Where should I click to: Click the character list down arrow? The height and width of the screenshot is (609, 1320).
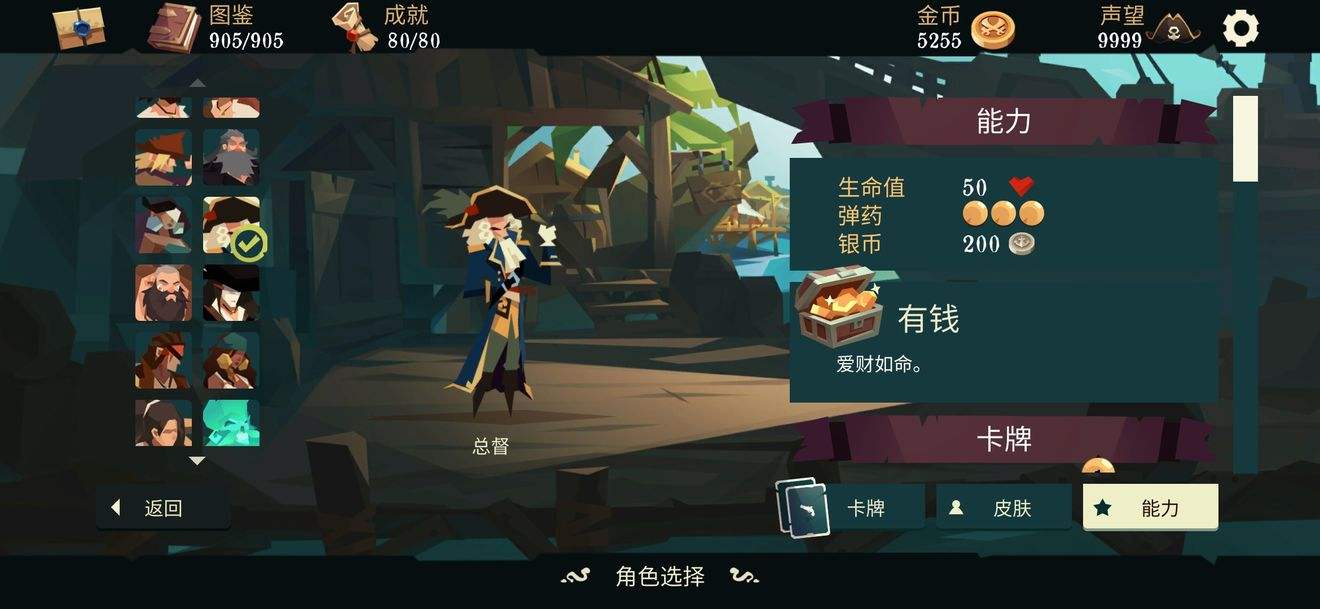pyautogui.click(x=197, y=461)
